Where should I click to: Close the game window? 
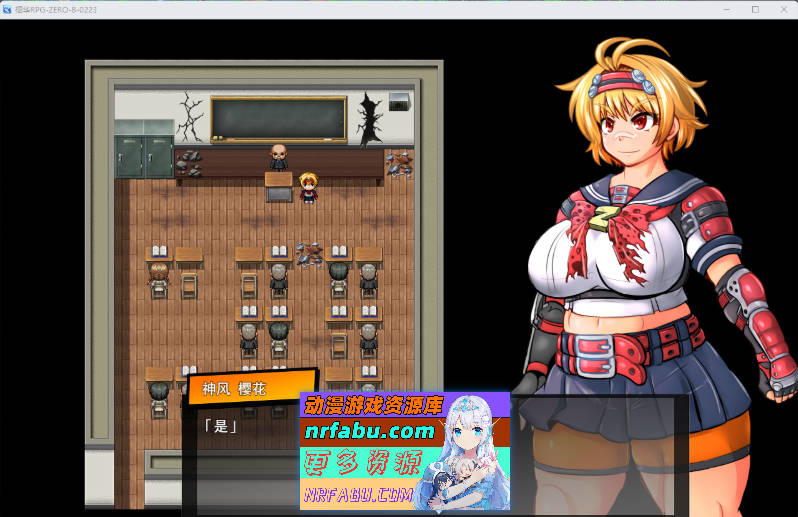point(781,9)
